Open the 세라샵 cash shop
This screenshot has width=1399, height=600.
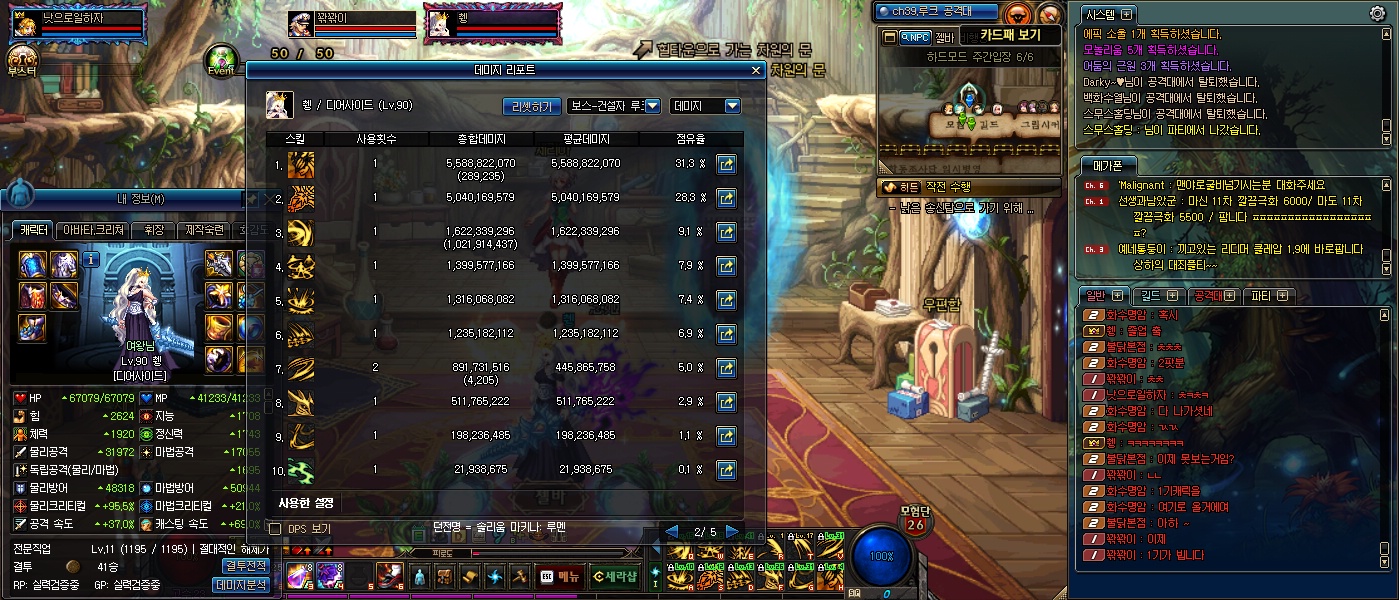click(613, 576)
